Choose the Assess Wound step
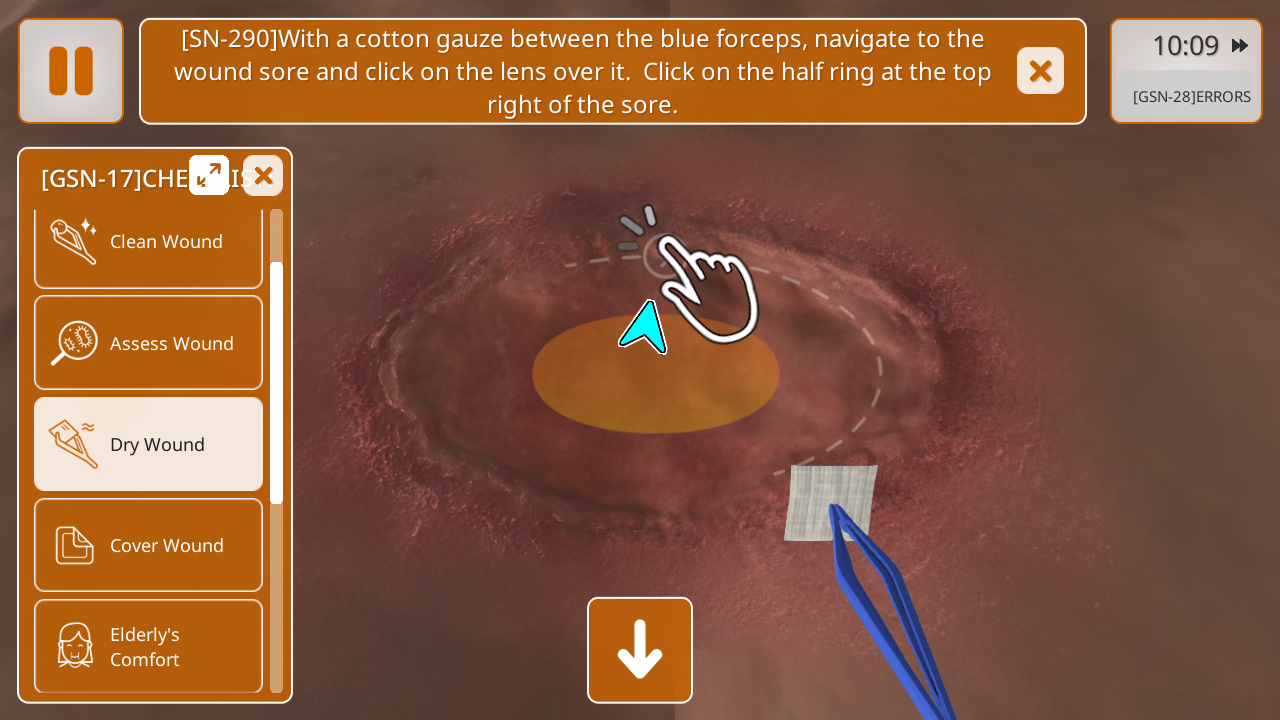 point(148,343)
